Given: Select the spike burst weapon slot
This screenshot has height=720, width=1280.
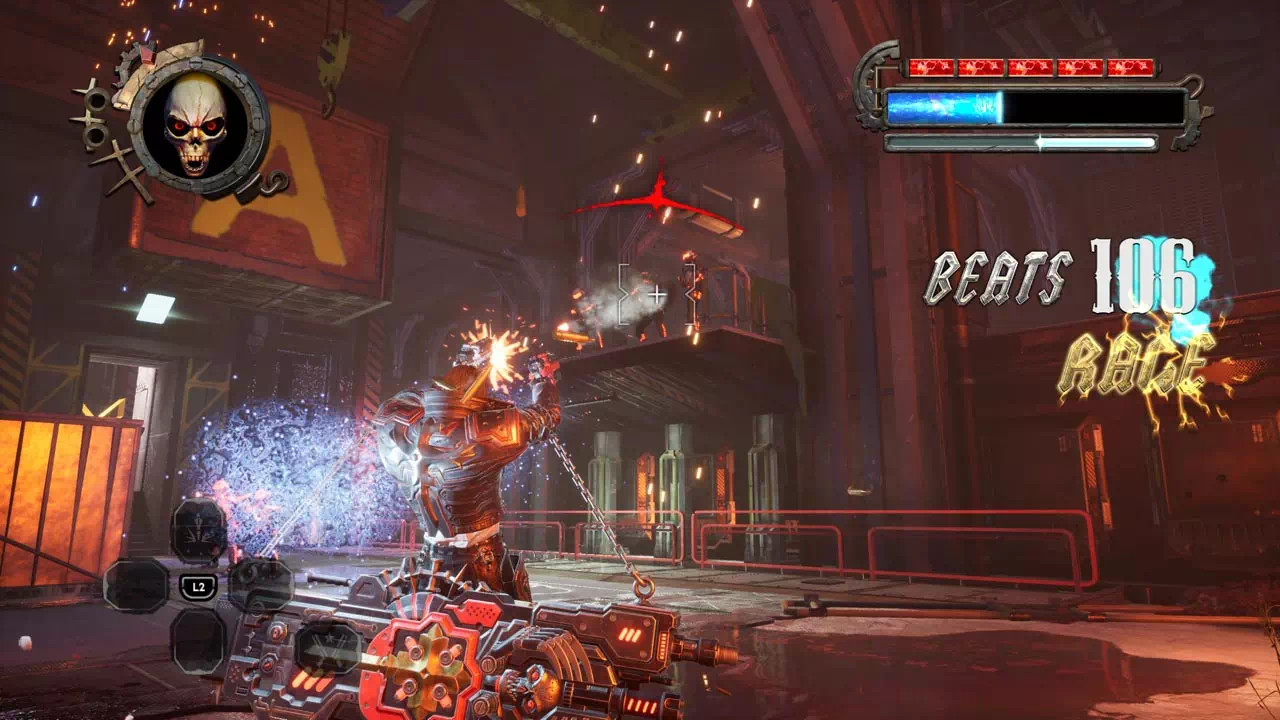Looking at the screenshot, I should 199,530.
